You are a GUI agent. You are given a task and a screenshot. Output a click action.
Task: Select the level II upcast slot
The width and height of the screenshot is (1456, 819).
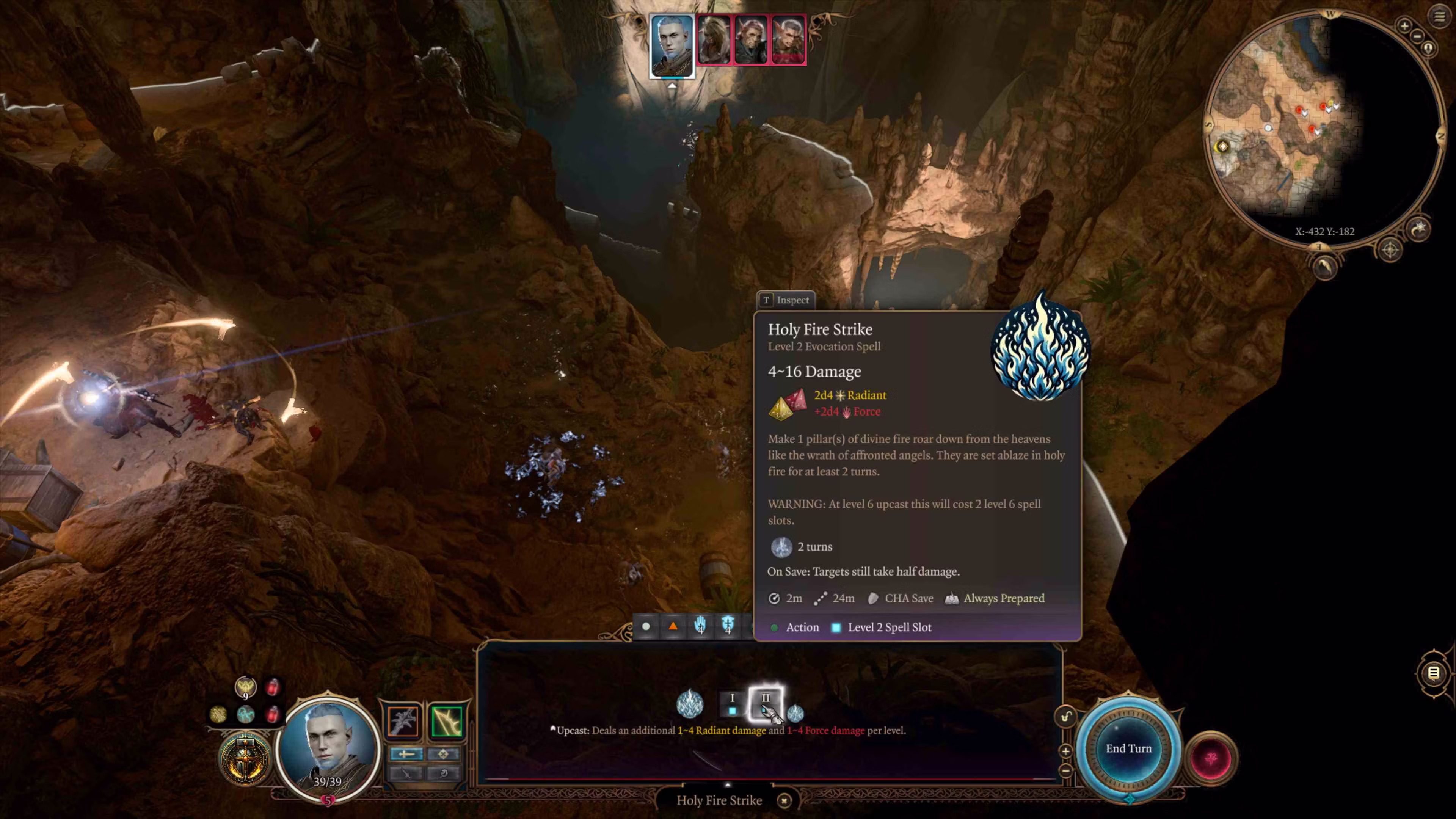coord(765,704)
